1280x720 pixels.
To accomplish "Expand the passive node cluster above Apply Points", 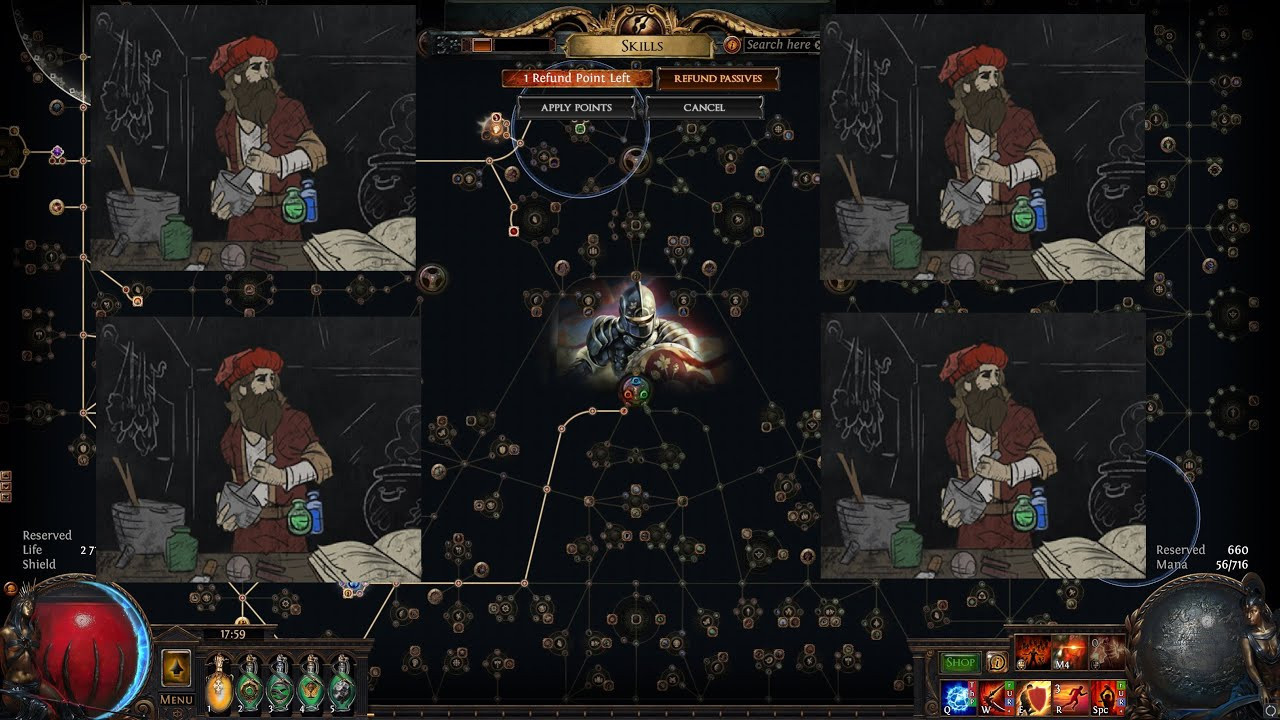I will [x=545, y=155].
